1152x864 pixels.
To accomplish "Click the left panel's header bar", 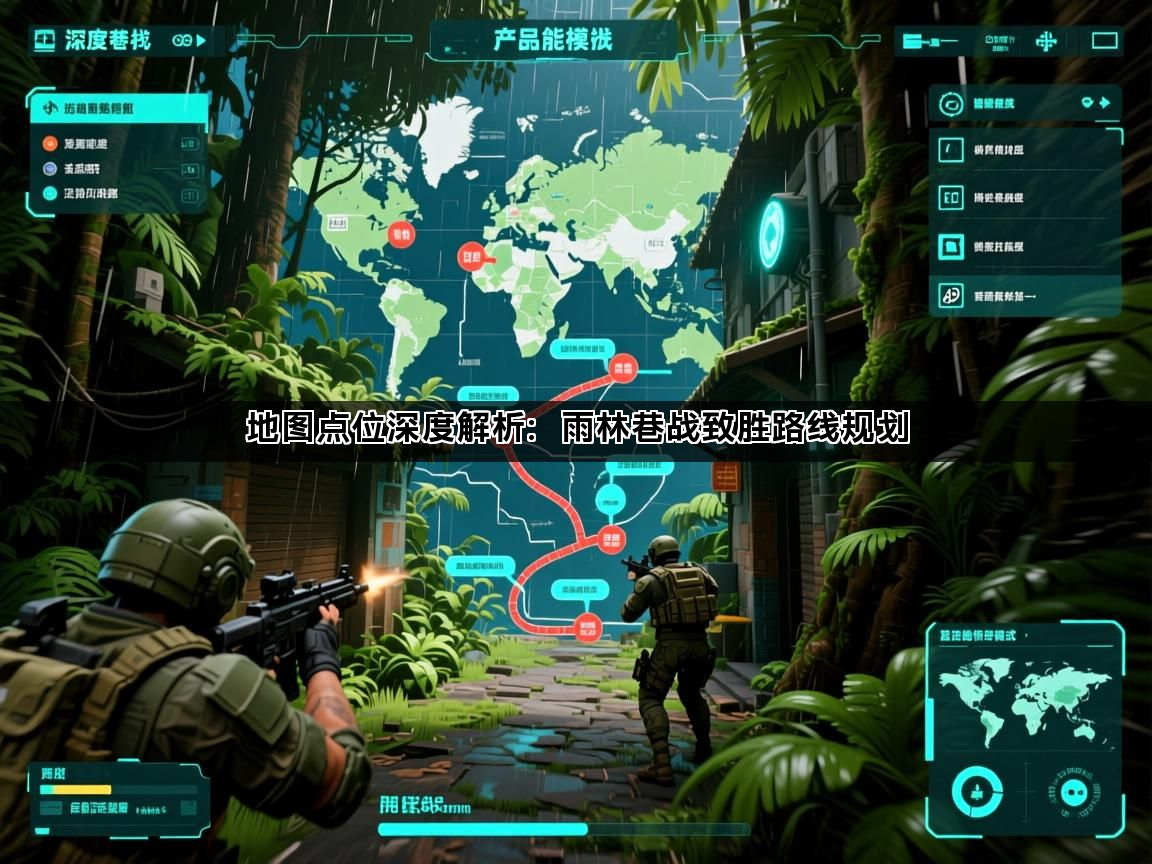I will click(x=118, y=108).
